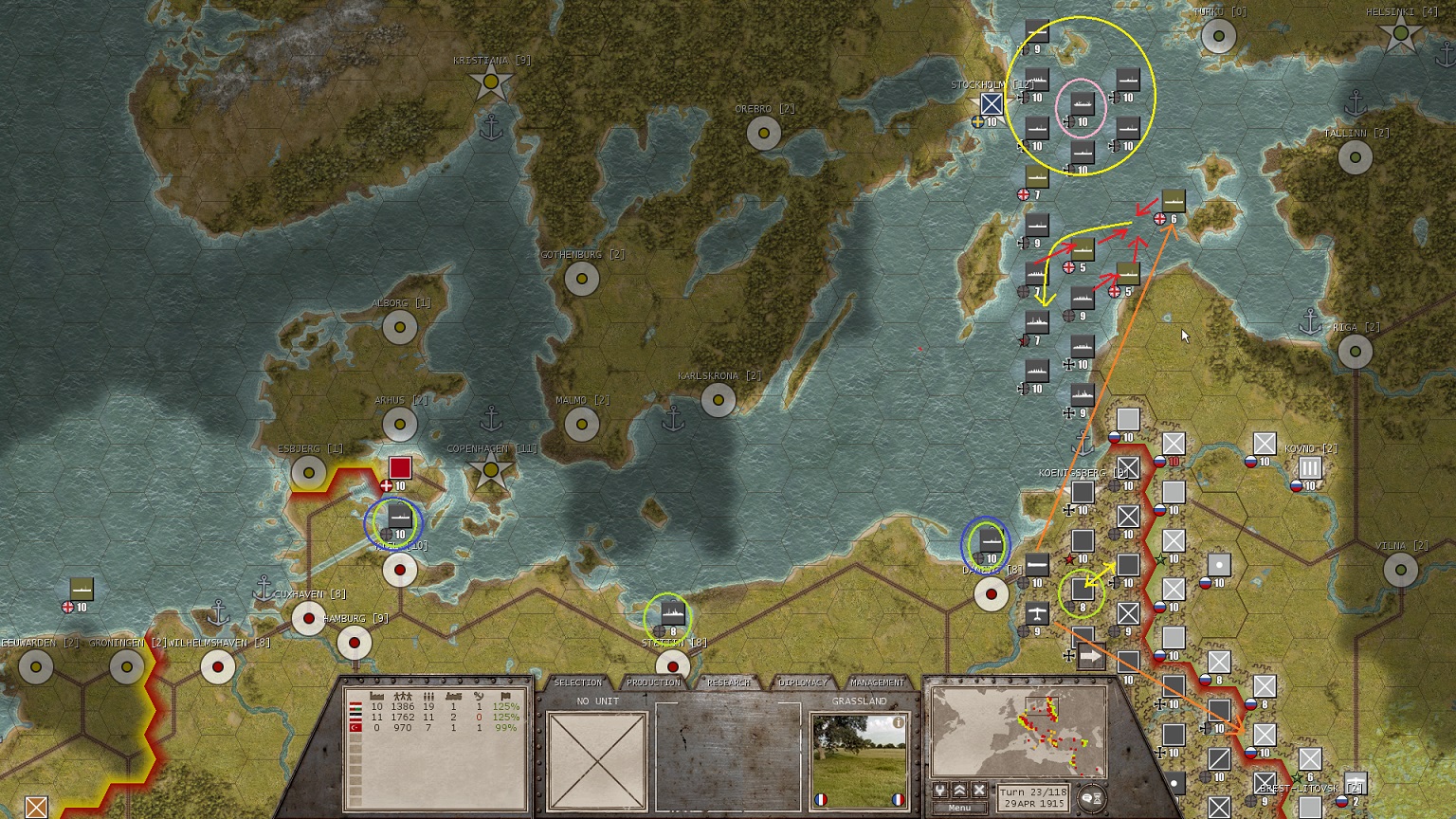Click the double chevron up button
The height and width of the screenshot is (819, 1456).
[960, 791]
